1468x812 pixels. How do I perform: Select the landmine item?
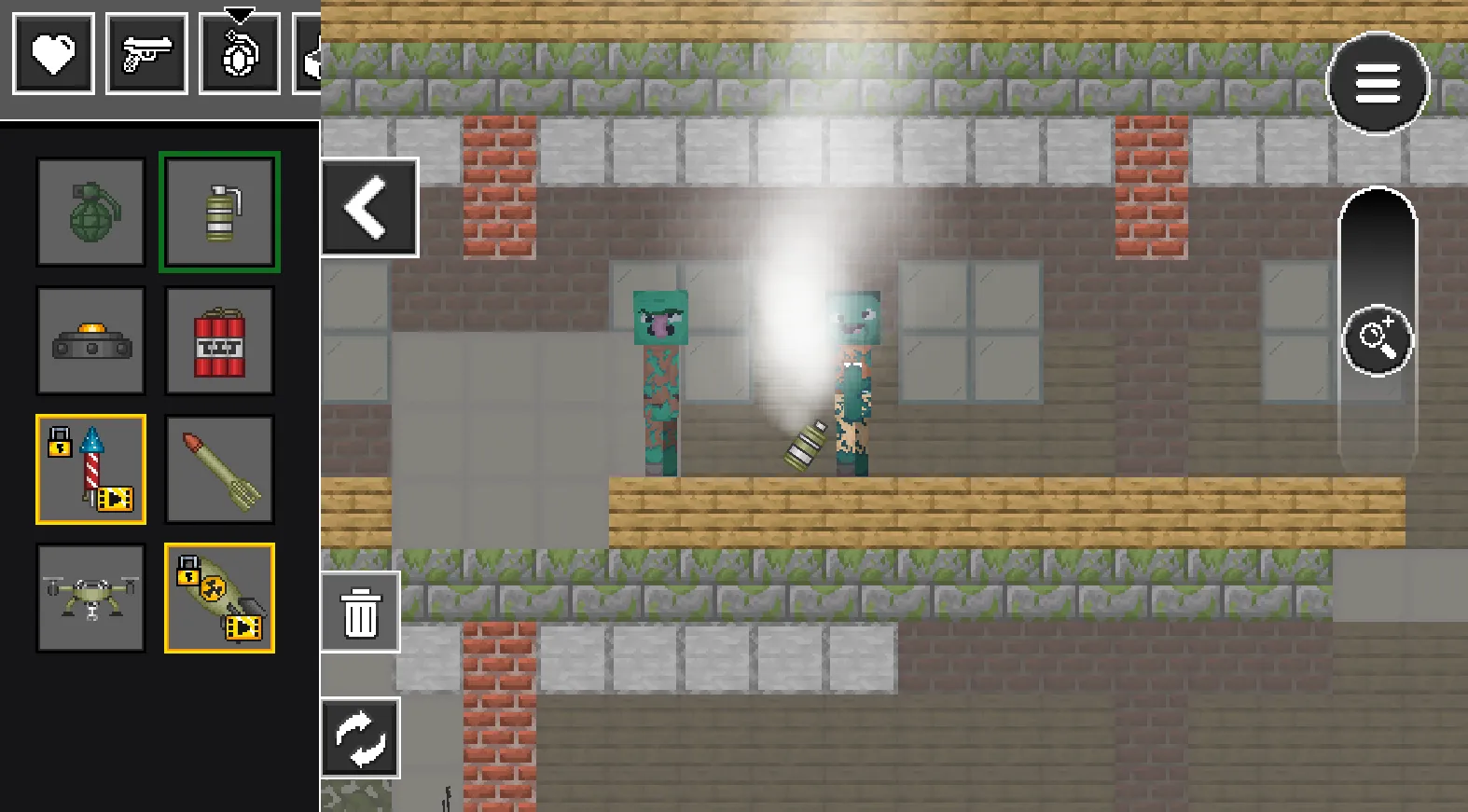tap(90, 340)
